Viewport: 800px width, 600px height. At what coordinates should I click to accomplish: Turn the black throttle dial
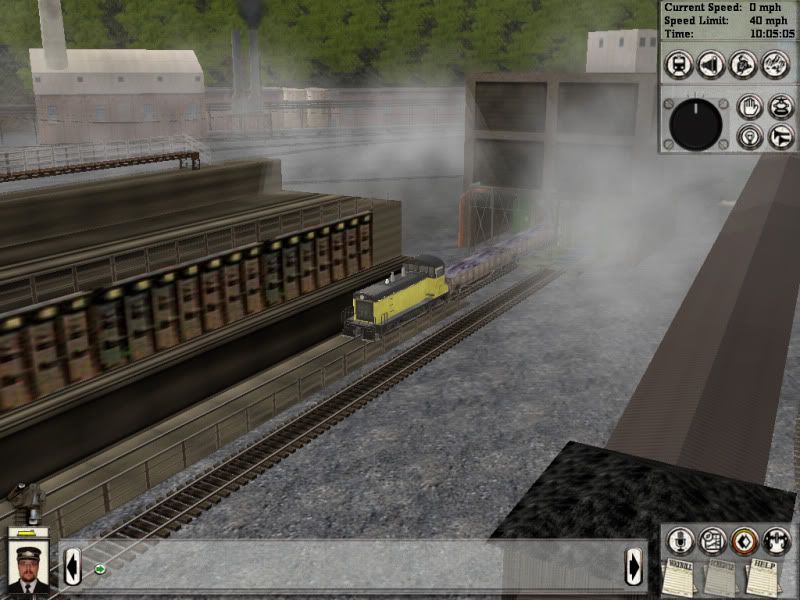(x=695, y=123)
